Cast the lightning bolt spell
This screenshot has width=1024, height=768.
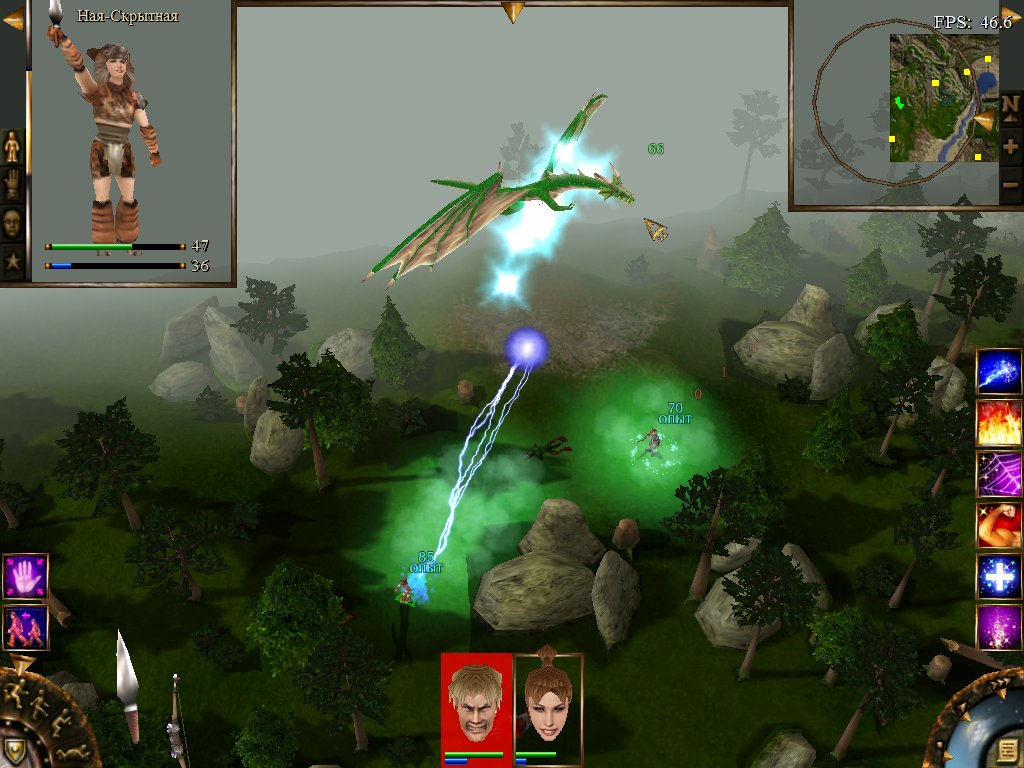998,372
